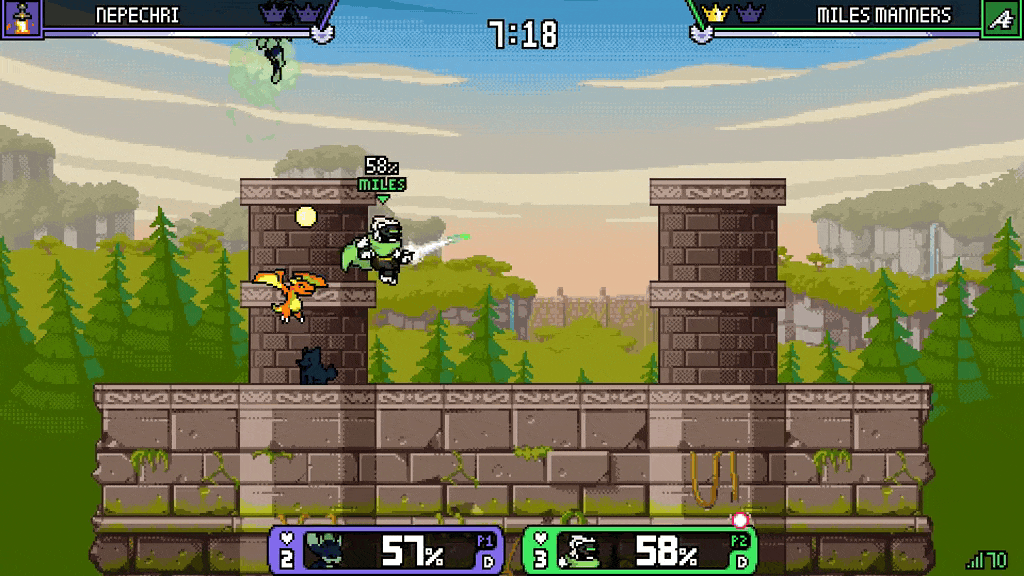Click the connection signal bars indicator
This screenshot has height=576, width=1024.
[974, 560]
